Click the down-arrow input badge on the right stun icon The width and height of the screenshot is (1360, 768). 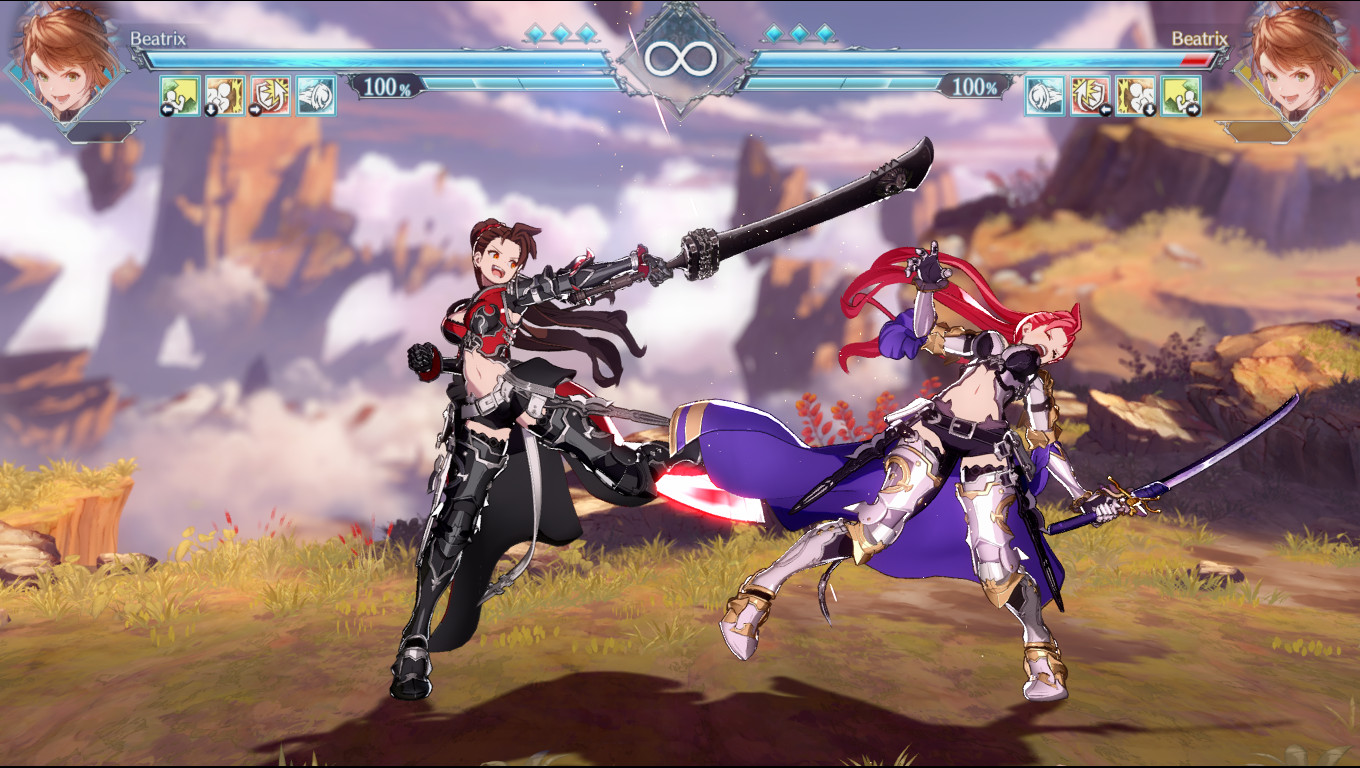click(1148, 109)
